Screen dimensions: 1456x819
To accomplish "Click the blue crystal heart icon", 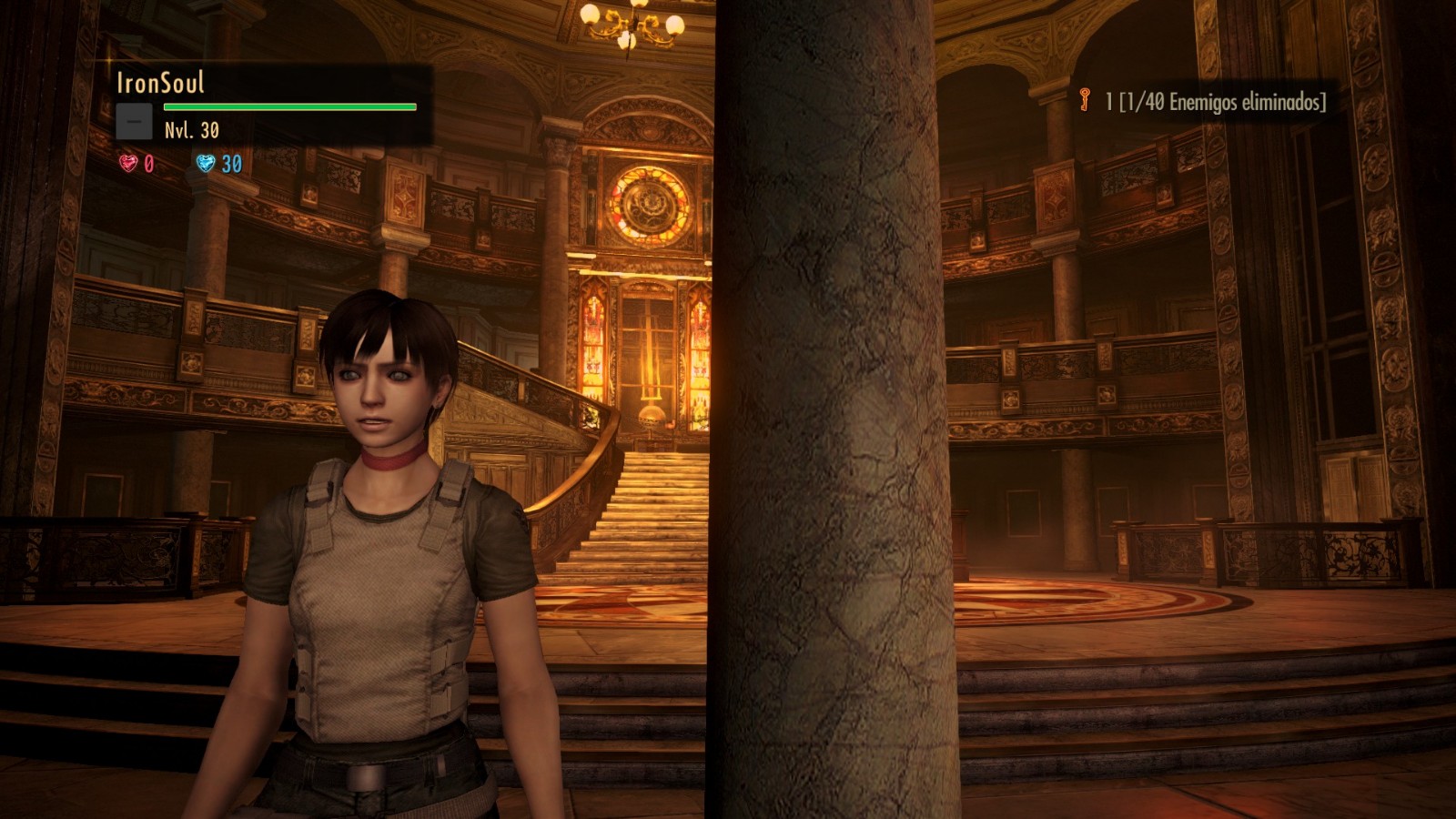I will click(x=207, y=163).
